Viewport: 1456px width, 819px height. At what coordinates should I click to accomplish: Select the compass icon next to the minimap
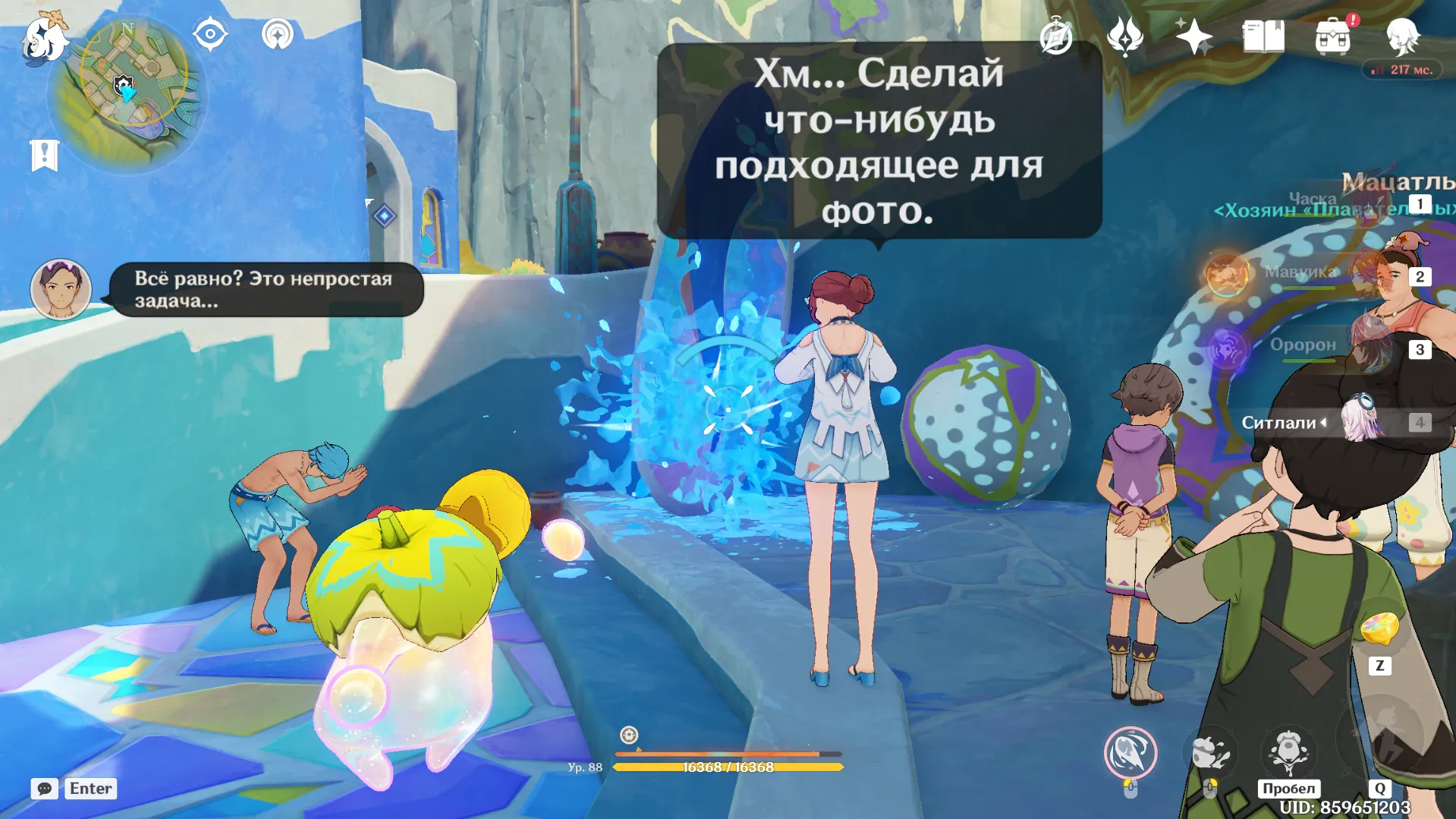(209, 33)
